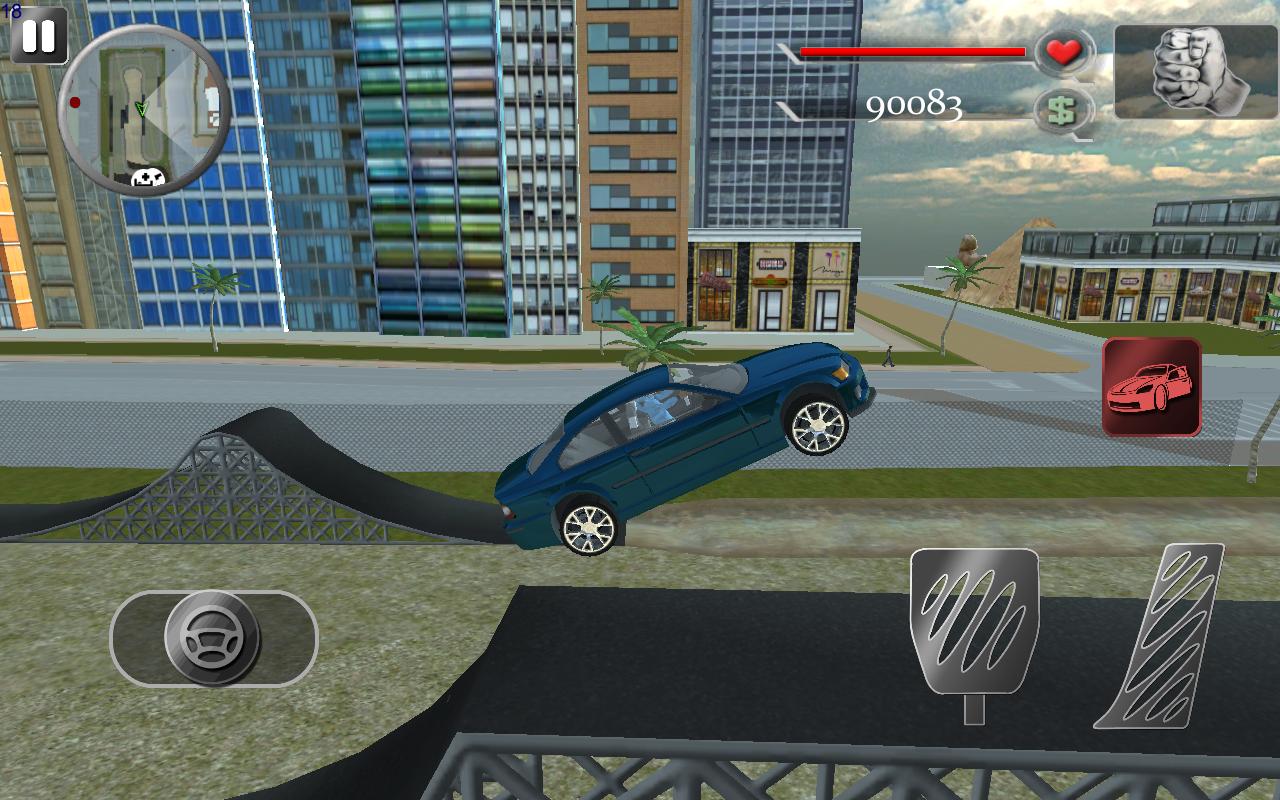Tap the heart health icon
The height and width of the screenshot is (800, 1280).
(x=1064, y=52)
